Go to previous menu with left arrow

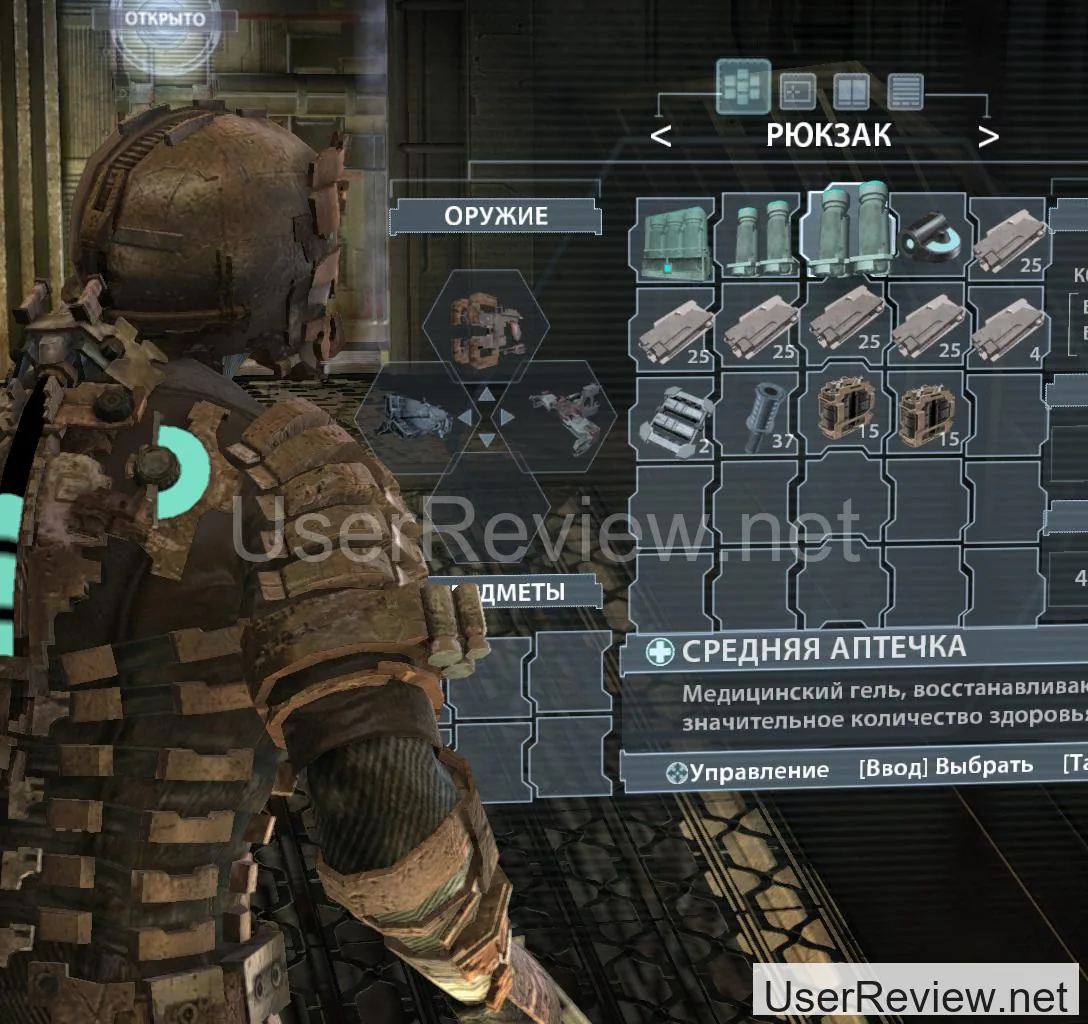coord(661,136)
